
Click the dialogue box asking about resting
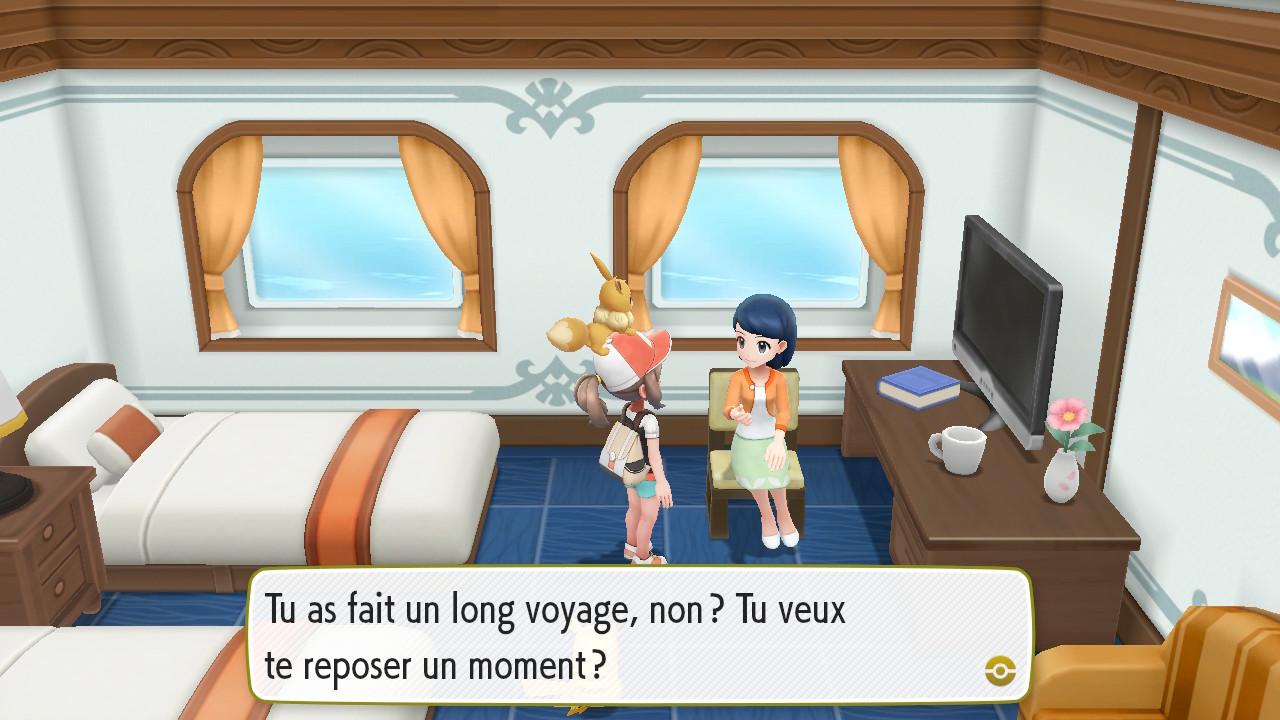[640, 635]
